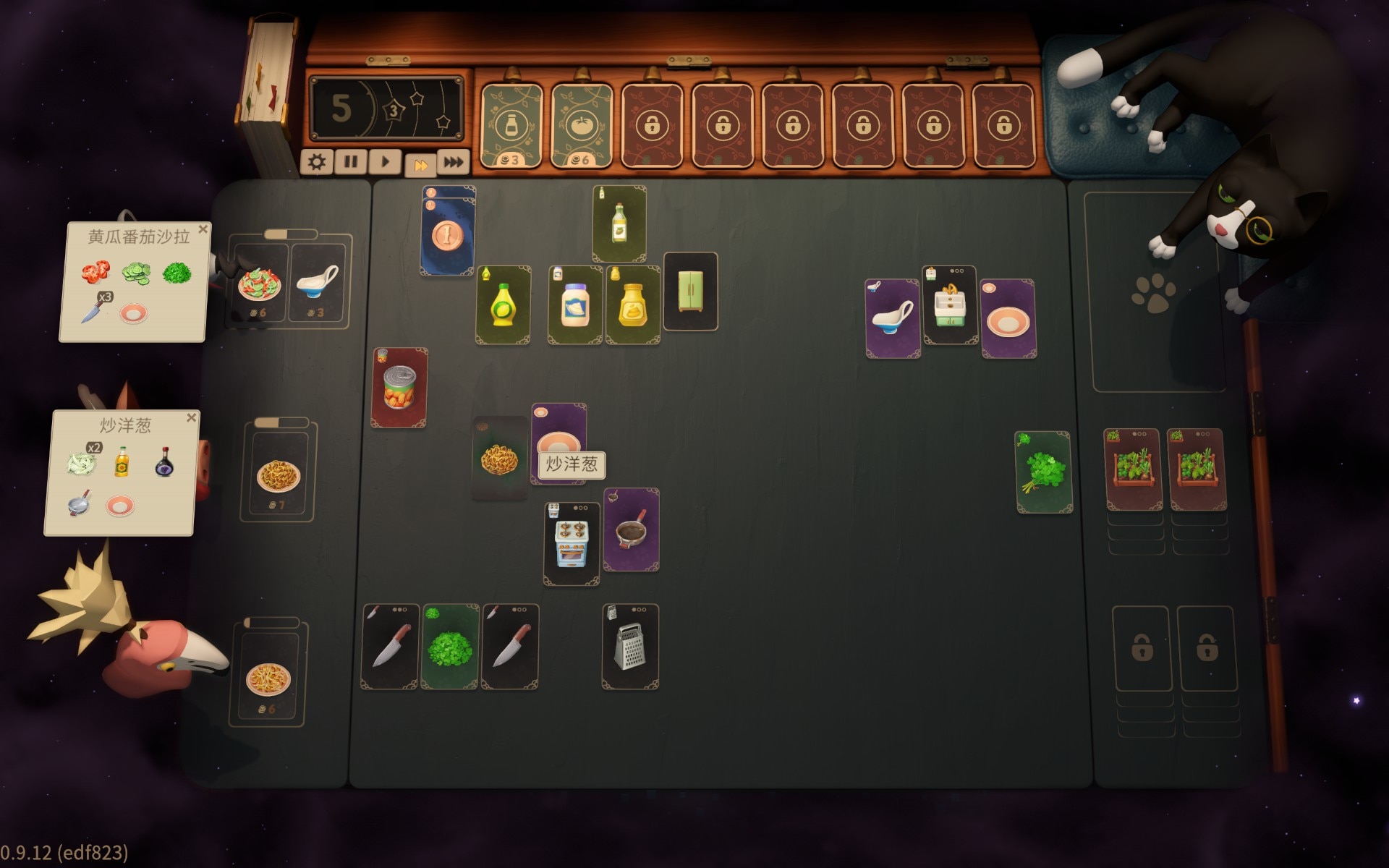1389x868 pixels.
Task: Buy the tomato card pack
Action: point(582,126)
